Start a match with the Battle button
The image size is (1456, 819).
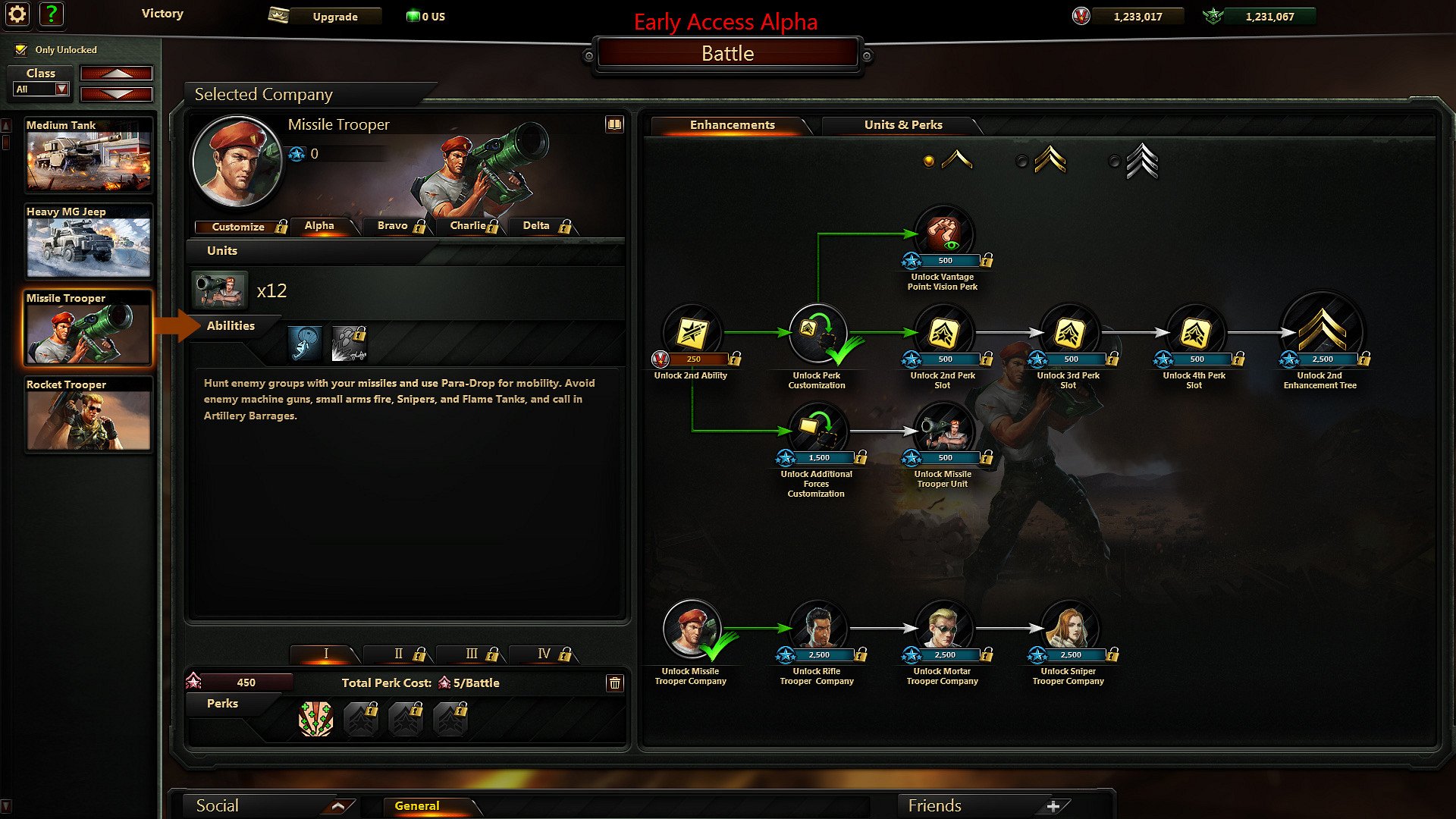click(x=727, y=54)
